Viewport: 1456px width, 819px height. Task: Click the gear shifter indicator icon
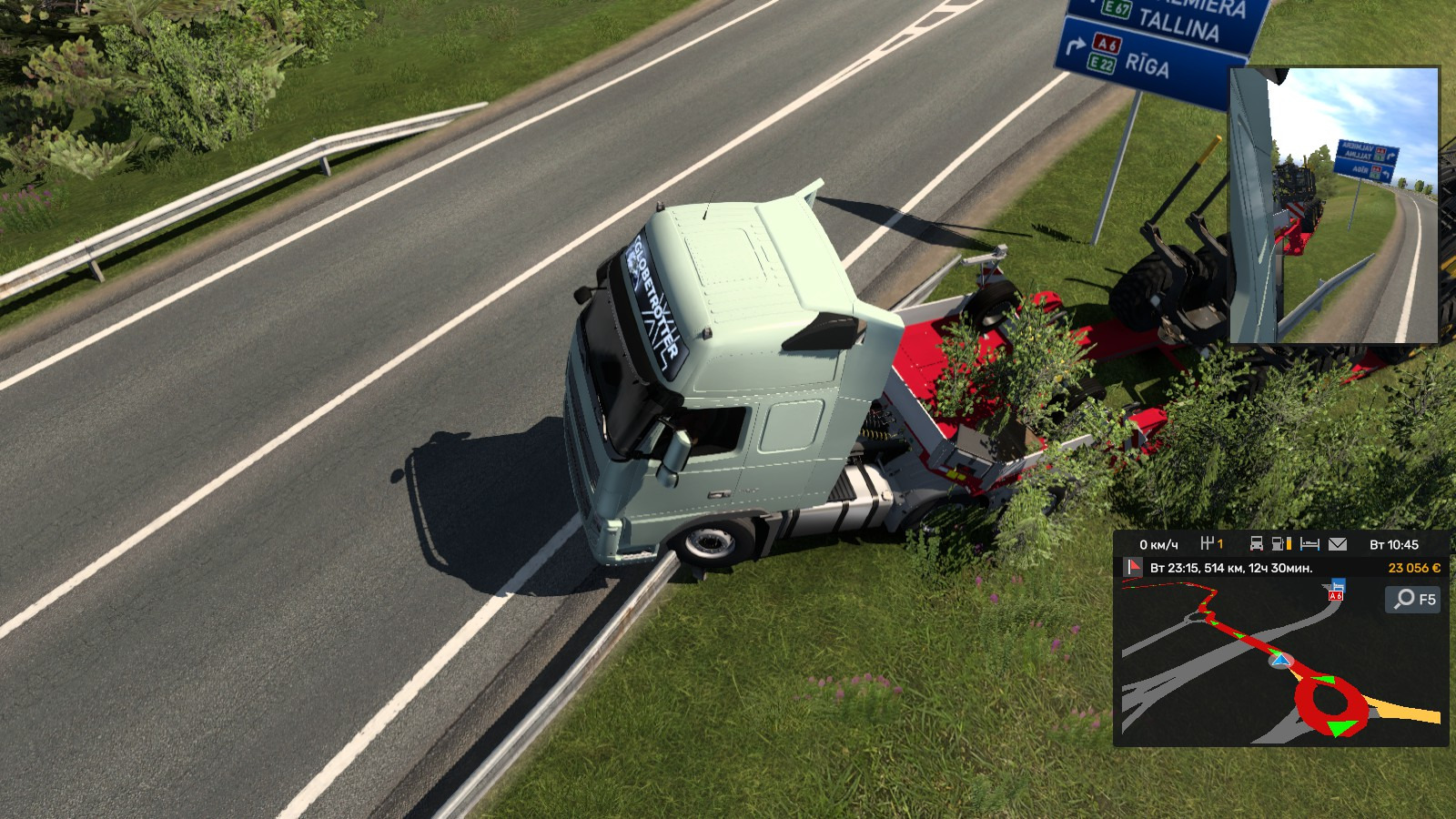tap(1208, 544)
